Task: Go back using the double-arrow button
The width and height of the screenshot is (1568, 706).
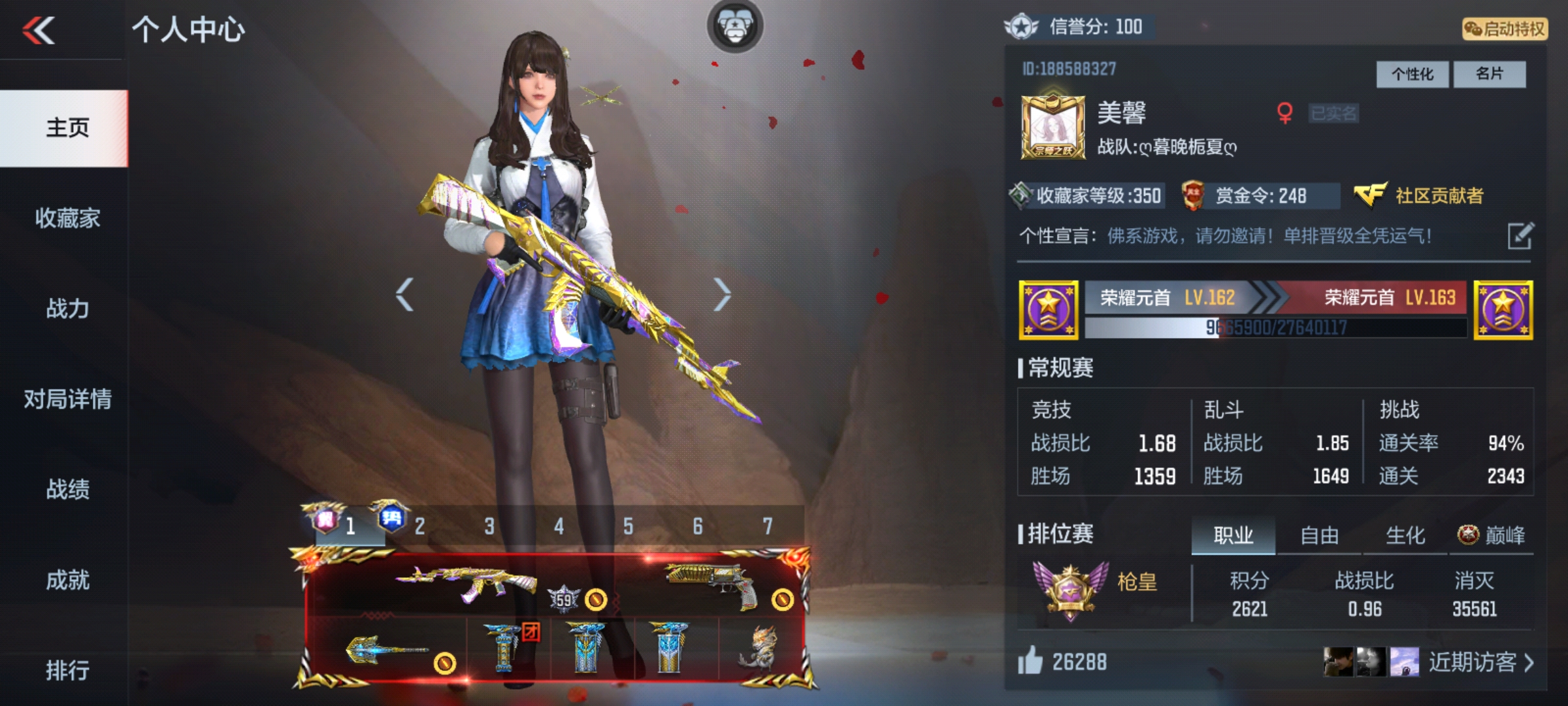Action: click(39, 31)
